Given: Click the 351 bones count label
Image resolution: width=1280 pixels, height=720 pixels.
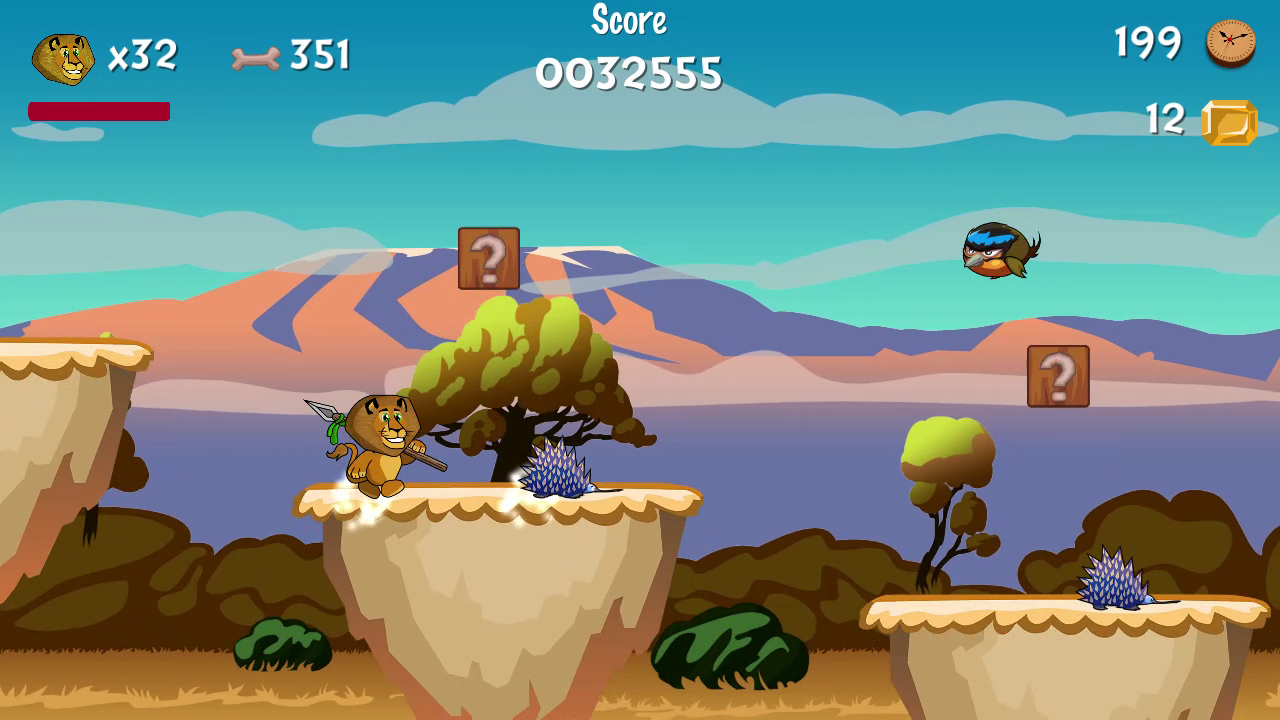Looking at the screenshot, I should (318, 55).
